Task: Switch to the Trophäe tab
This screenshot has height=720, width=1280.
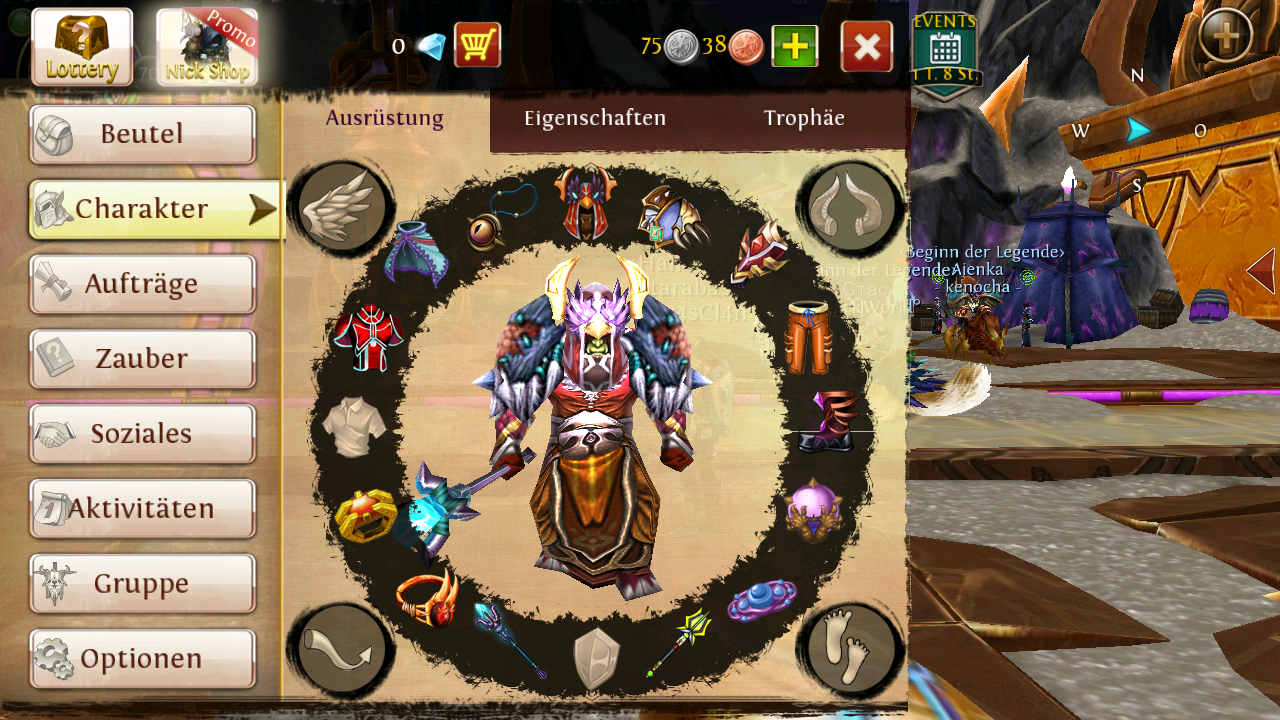Action: click(804, 118)
